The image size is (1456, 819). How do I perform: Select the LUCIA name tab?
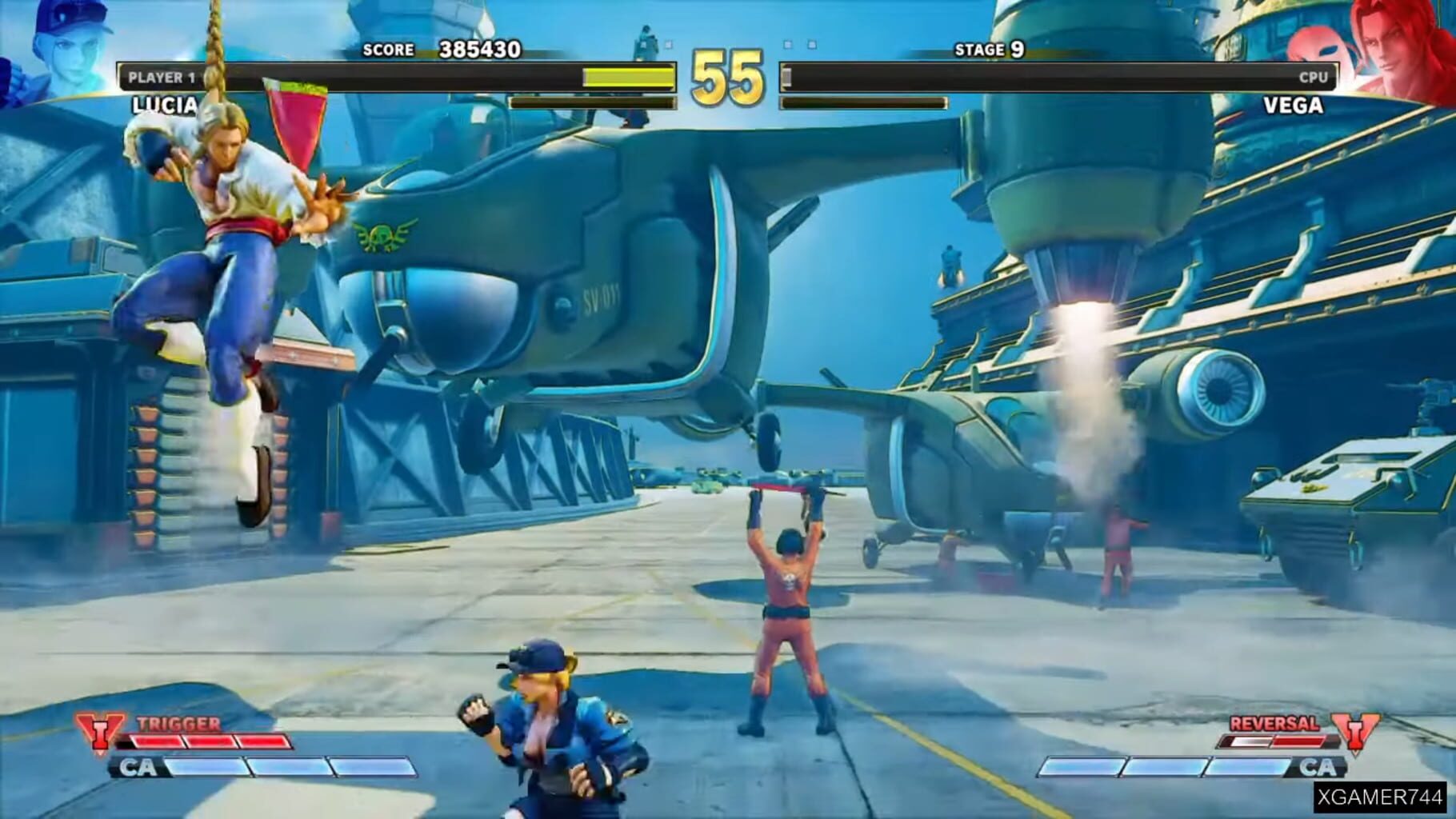pyautogui.click(x=165, y=105)
